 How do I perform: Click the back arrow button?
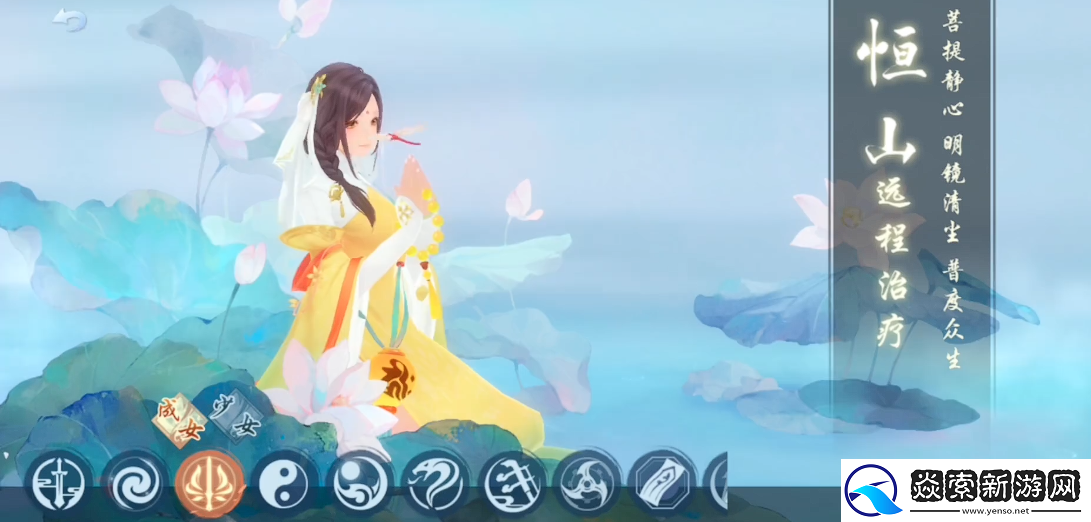69,20
